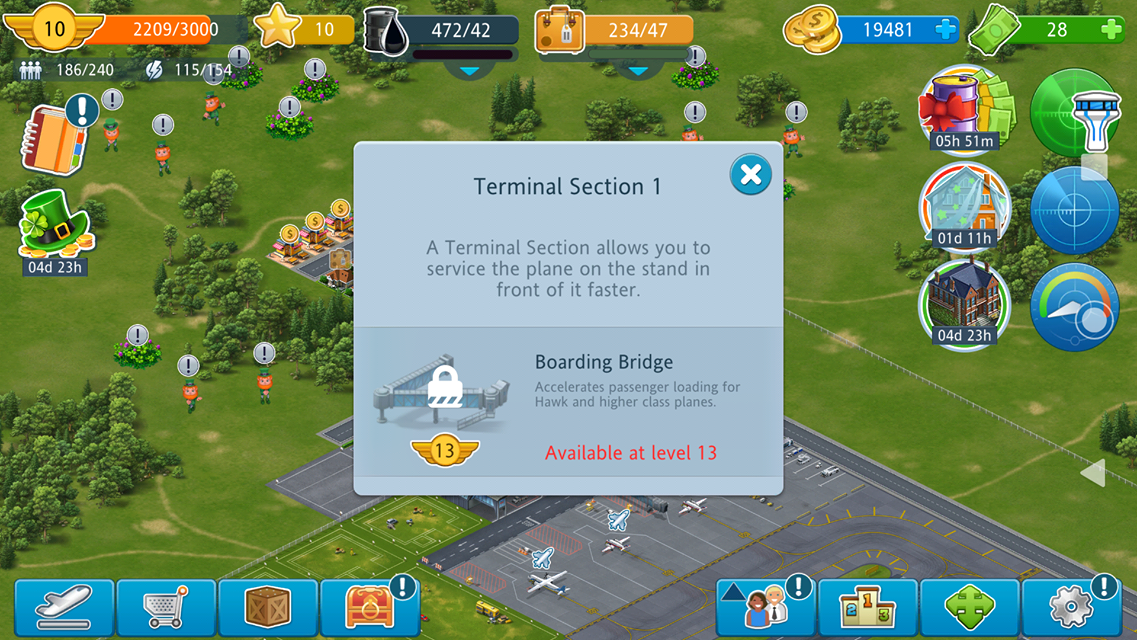Buy more green cash with plus button

coord(1110,30)
